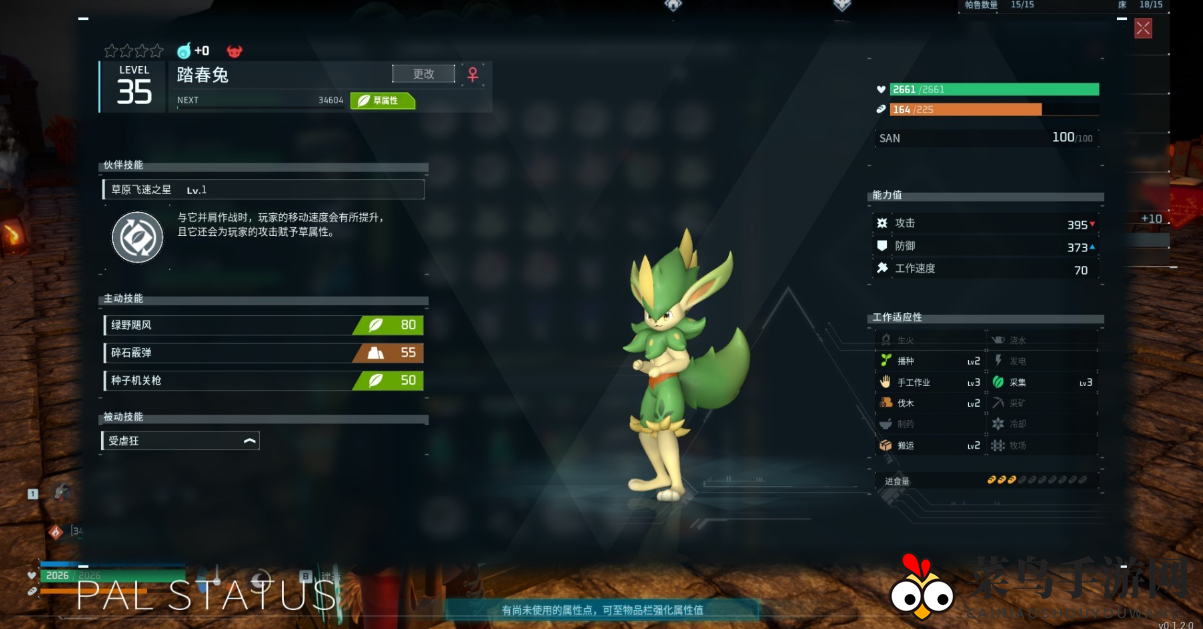Close the Pal status window
Image resolution: width=1203 pixels, height=629 pixels.
1143,28
